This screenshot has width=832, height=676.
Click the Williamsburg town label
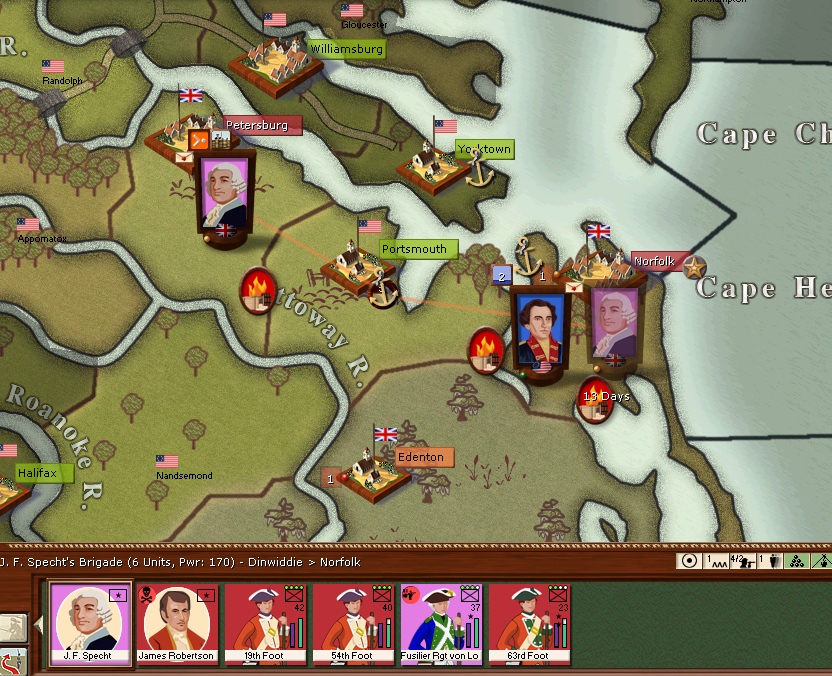point(345,48)
